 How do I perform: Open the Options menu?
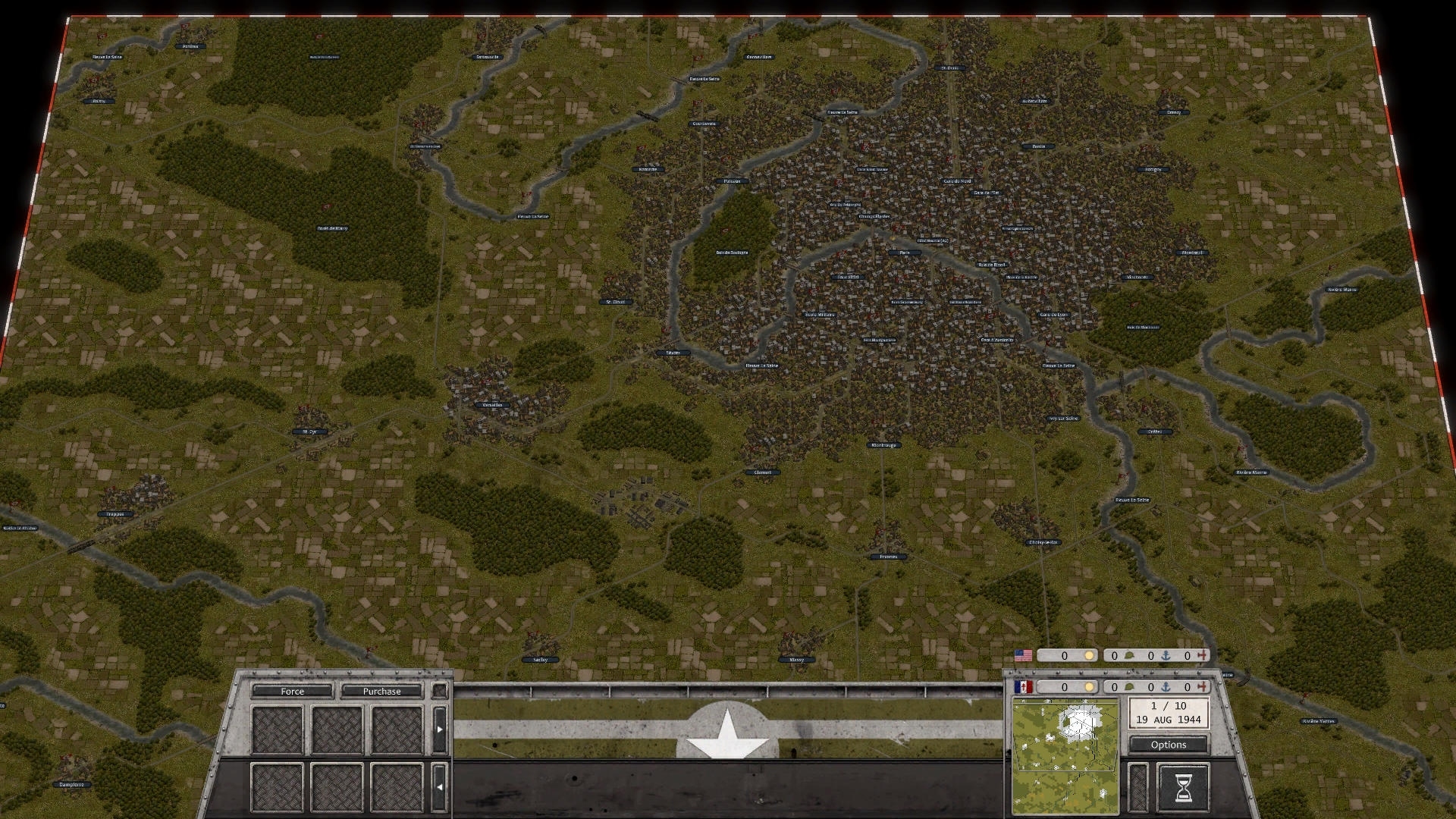tap(1169, 745)
